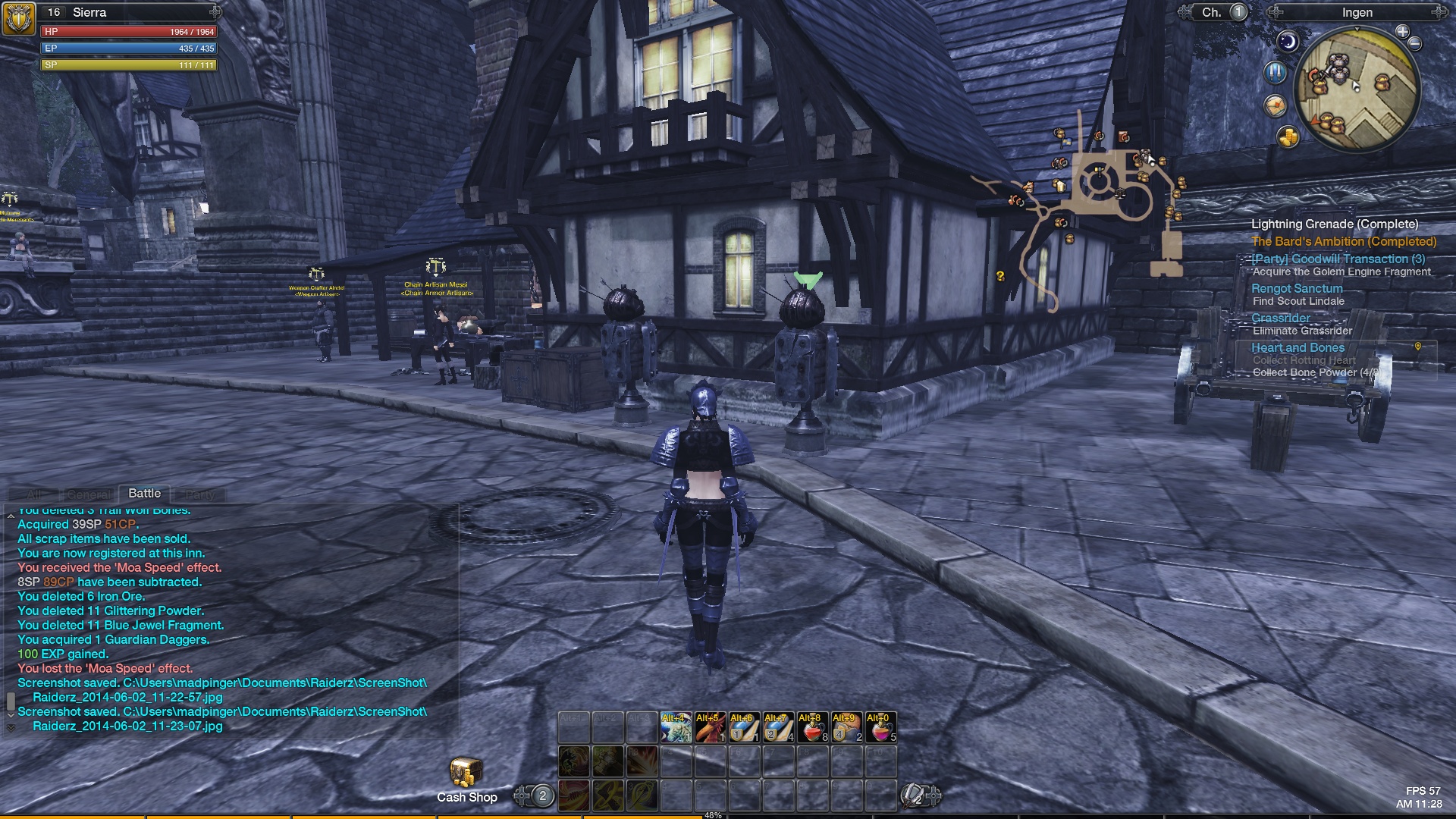
Task: Select the Battle chat tab
Action: 144,494
